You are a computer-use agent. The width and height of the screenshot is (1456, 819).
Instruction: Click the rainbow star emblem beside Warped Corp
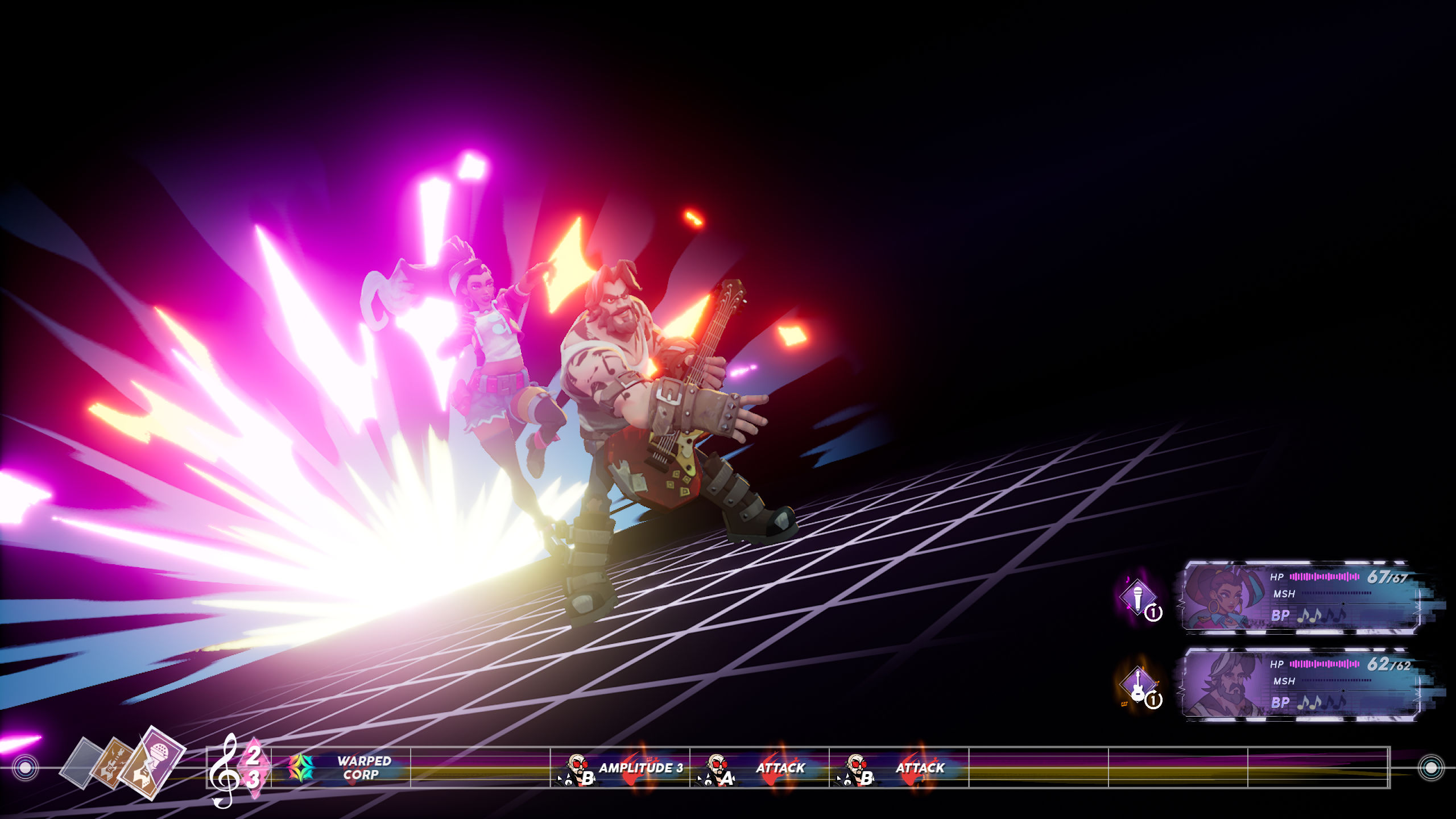300,767
